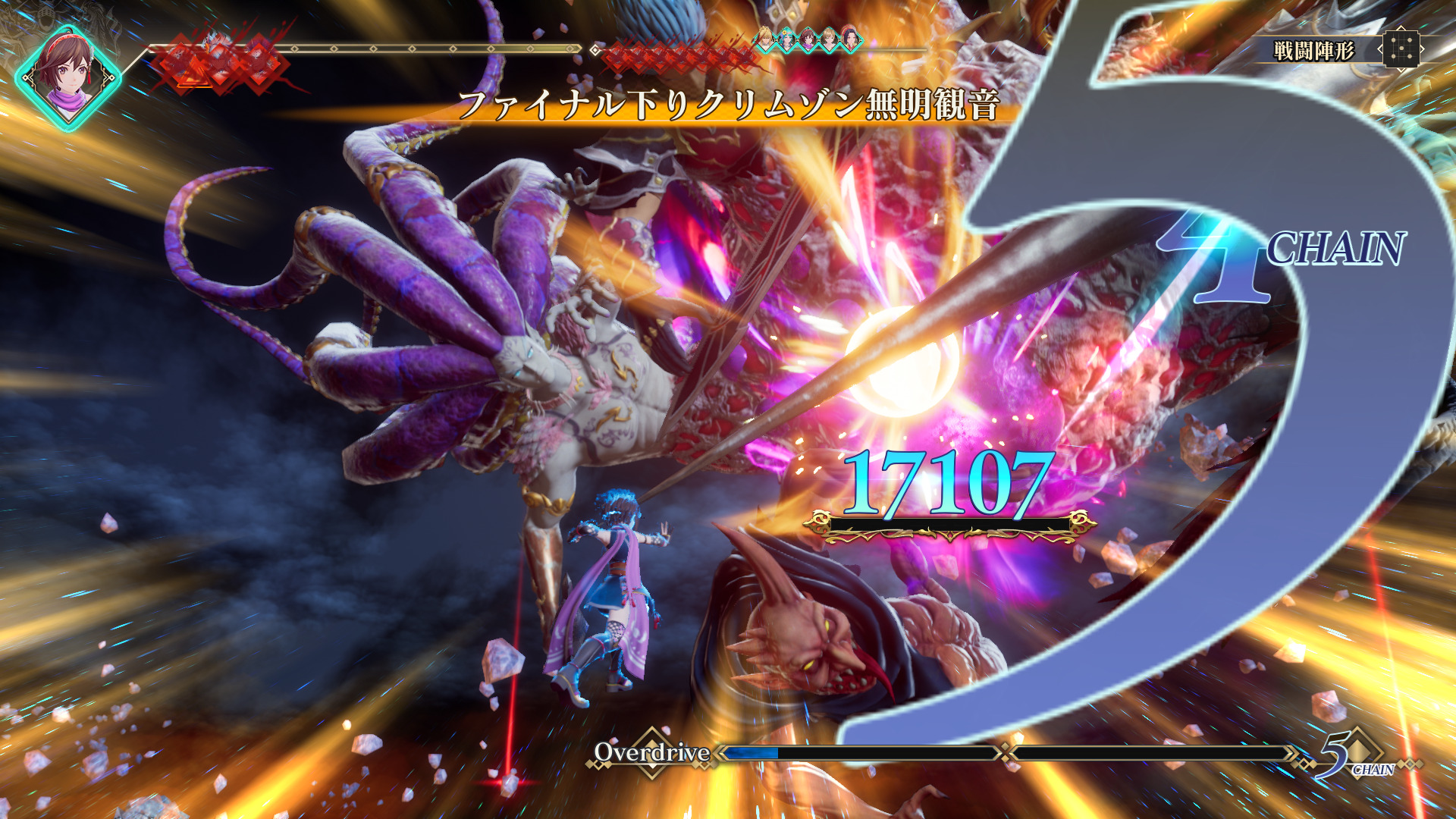The width and height of the screenshot is (1456, 819).
Task: Select the active character portrait with red headband
Action: coord(69,77)
